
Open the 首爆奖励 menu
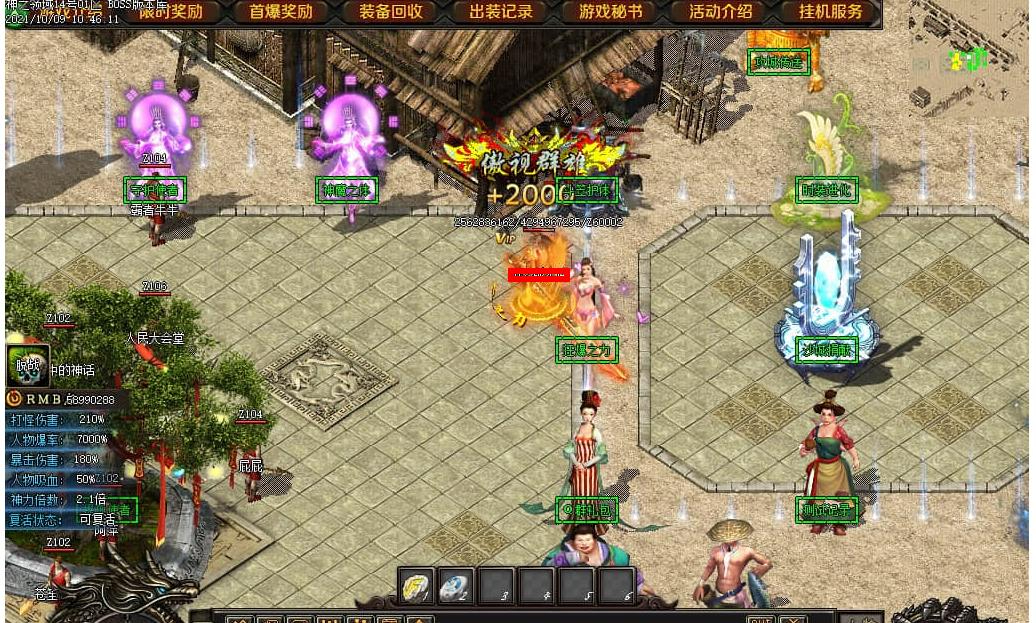point(281,13)
